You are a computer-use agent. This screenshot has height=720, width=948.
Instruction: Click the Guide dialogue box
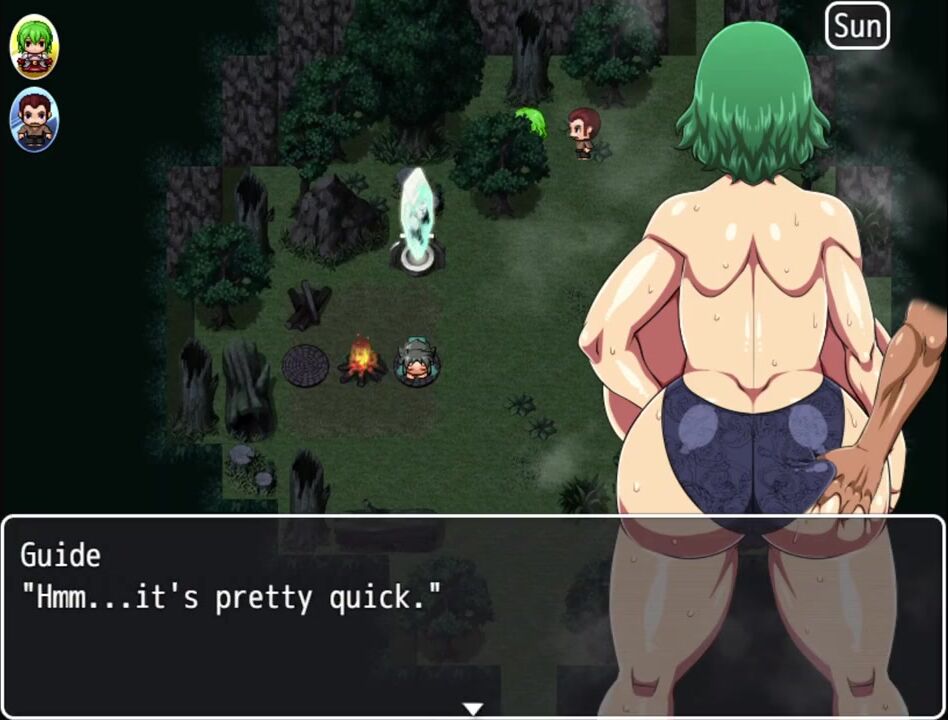tap(473, 614)
